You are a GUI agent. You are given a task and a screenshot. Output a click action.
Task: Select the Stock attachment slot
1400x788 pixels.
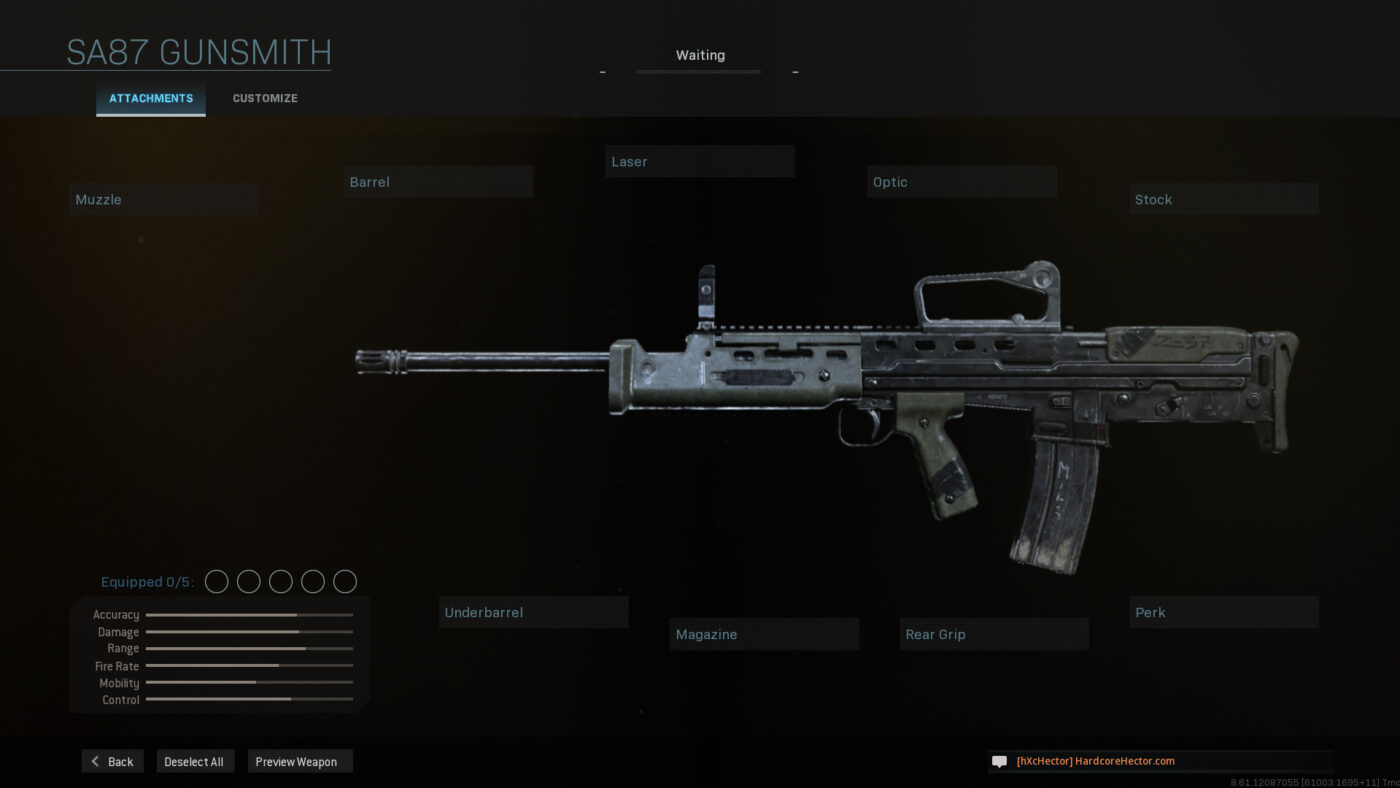pos(1223,199)
